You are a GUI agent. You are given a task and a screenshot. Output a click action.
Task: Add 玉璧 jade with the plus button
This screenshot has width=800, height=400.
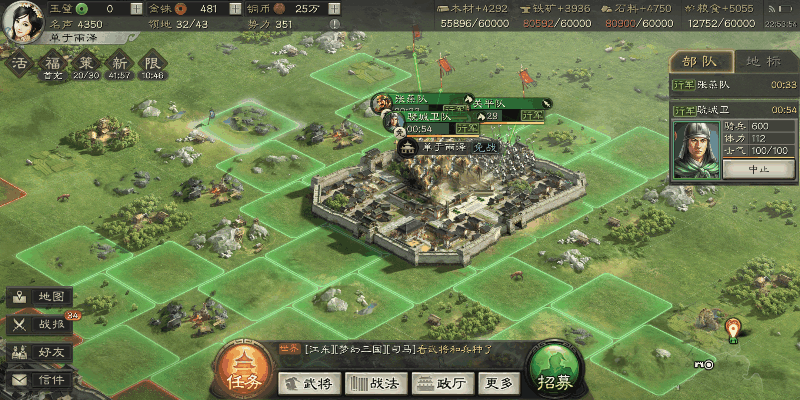pyautogui.click(x=136, y=9)
